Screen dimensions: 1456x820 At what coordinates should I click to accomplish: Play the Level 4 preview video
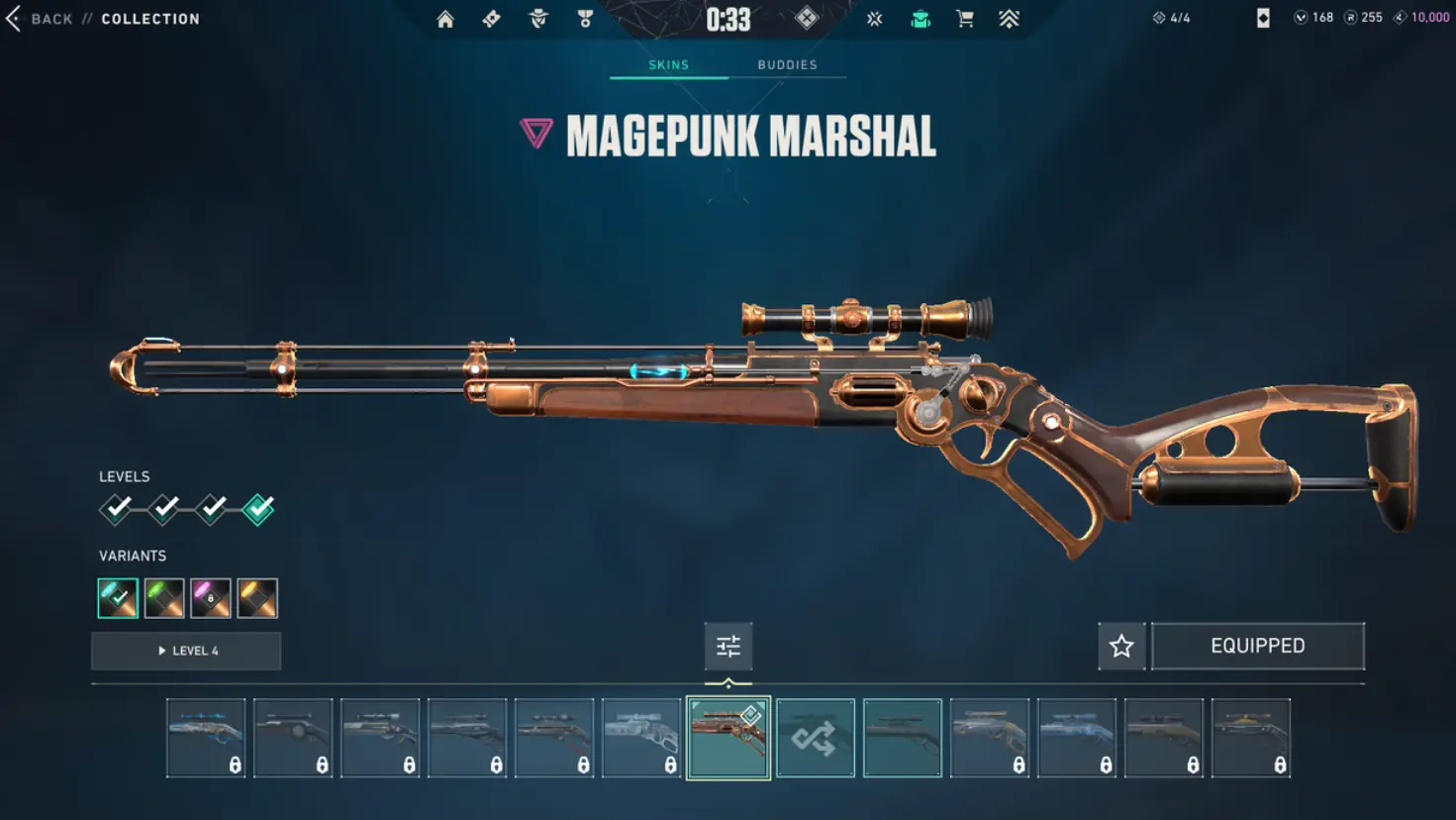click(186, 651)
